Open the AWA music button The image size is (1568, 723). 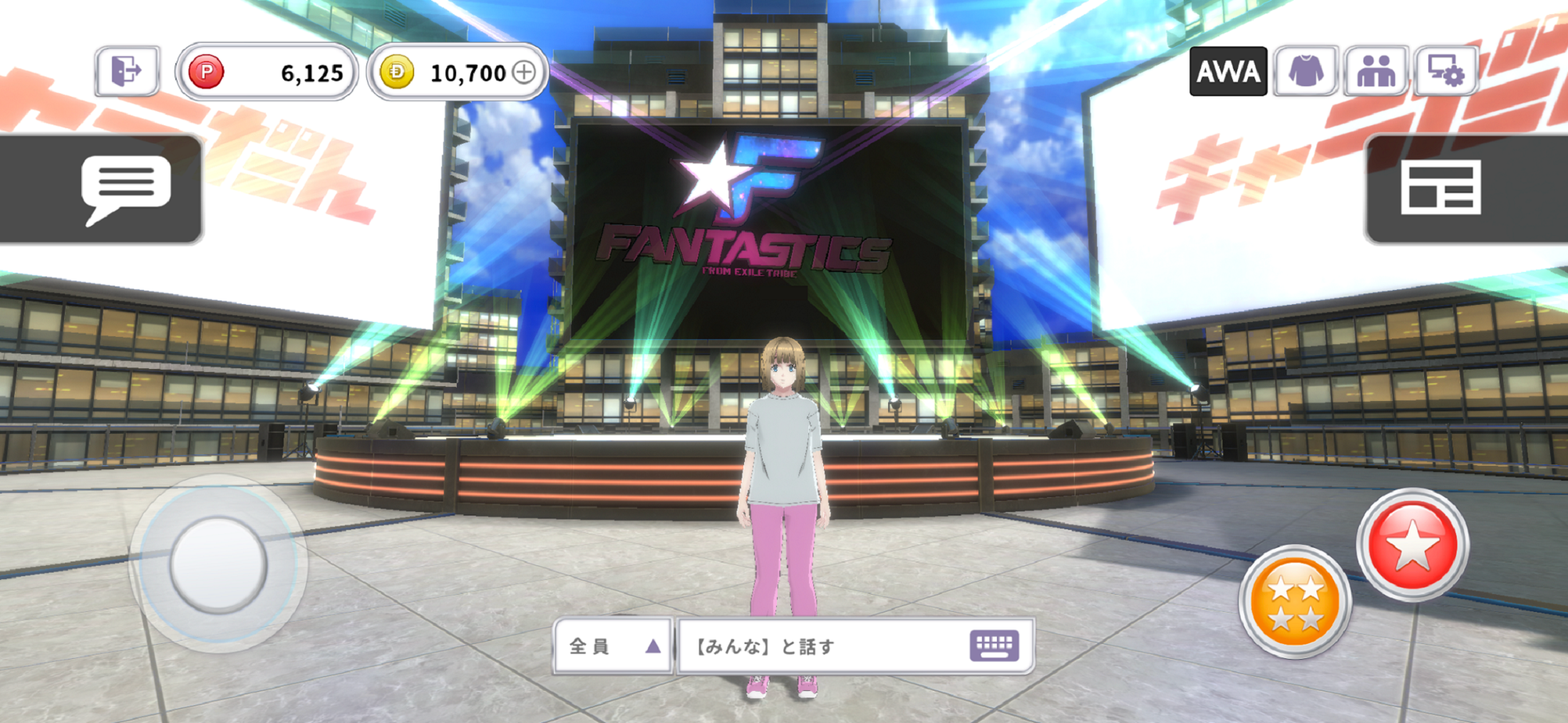pyautogui.click(x=1228, y=71)
